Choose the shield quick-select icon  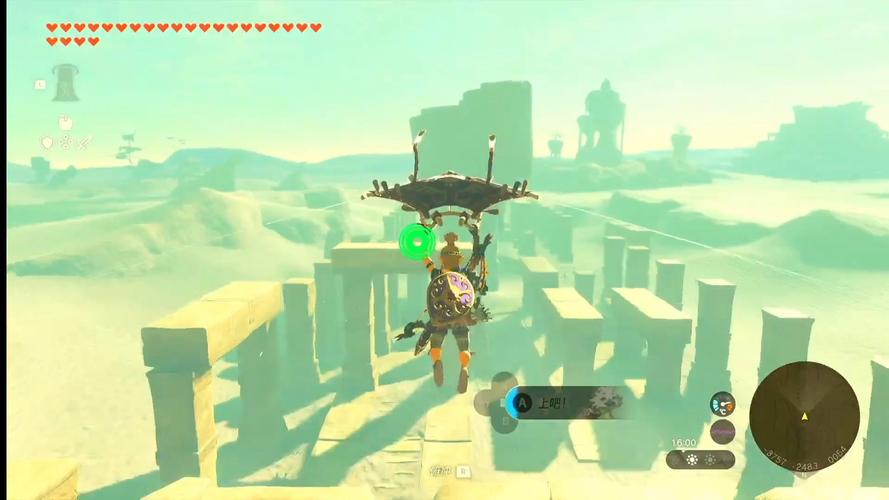[46, 143]
